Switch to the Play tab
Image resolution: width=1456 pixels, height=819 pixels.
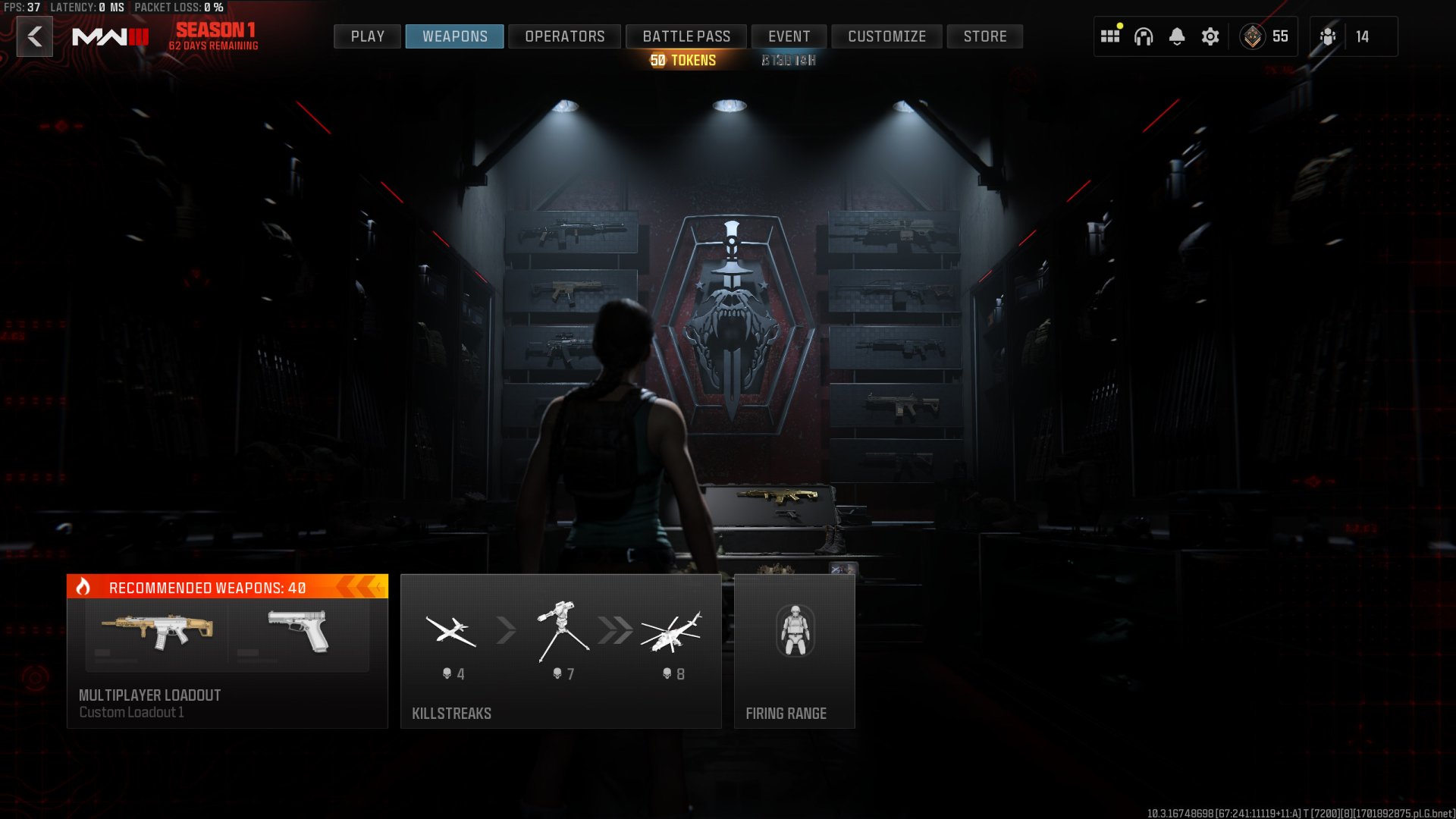pyautogui.click(x=367, y=36)
